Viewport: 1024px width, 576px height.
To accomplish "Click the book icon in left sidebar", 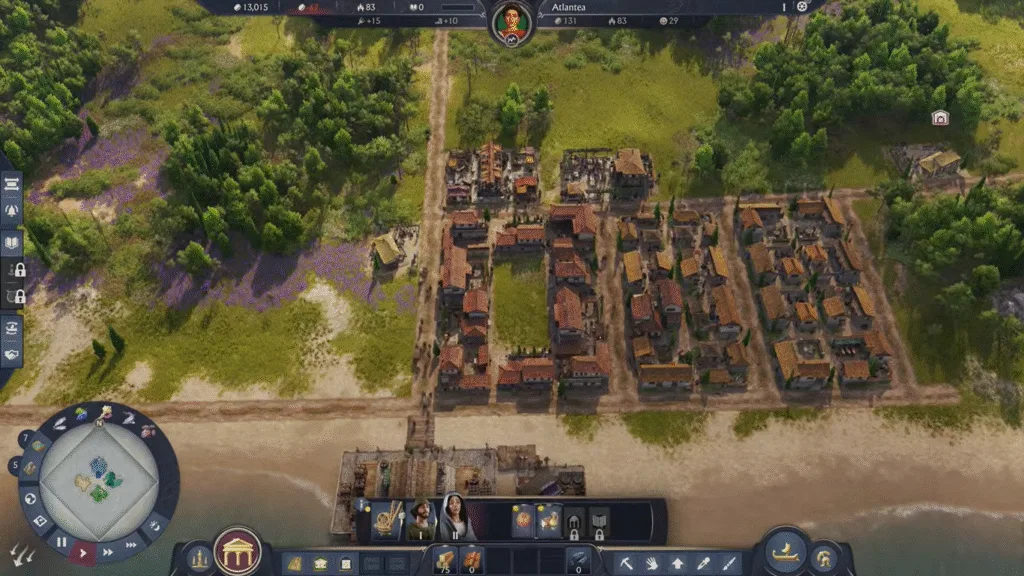I will [12, 242].
